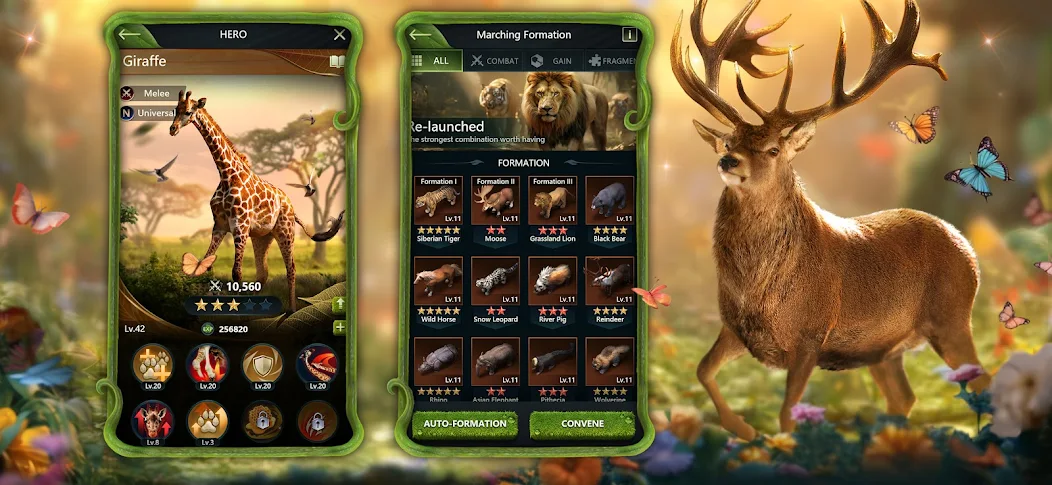Select the golden shield skill
This screenshot has width=1052, height=485.
click(262, 365)
